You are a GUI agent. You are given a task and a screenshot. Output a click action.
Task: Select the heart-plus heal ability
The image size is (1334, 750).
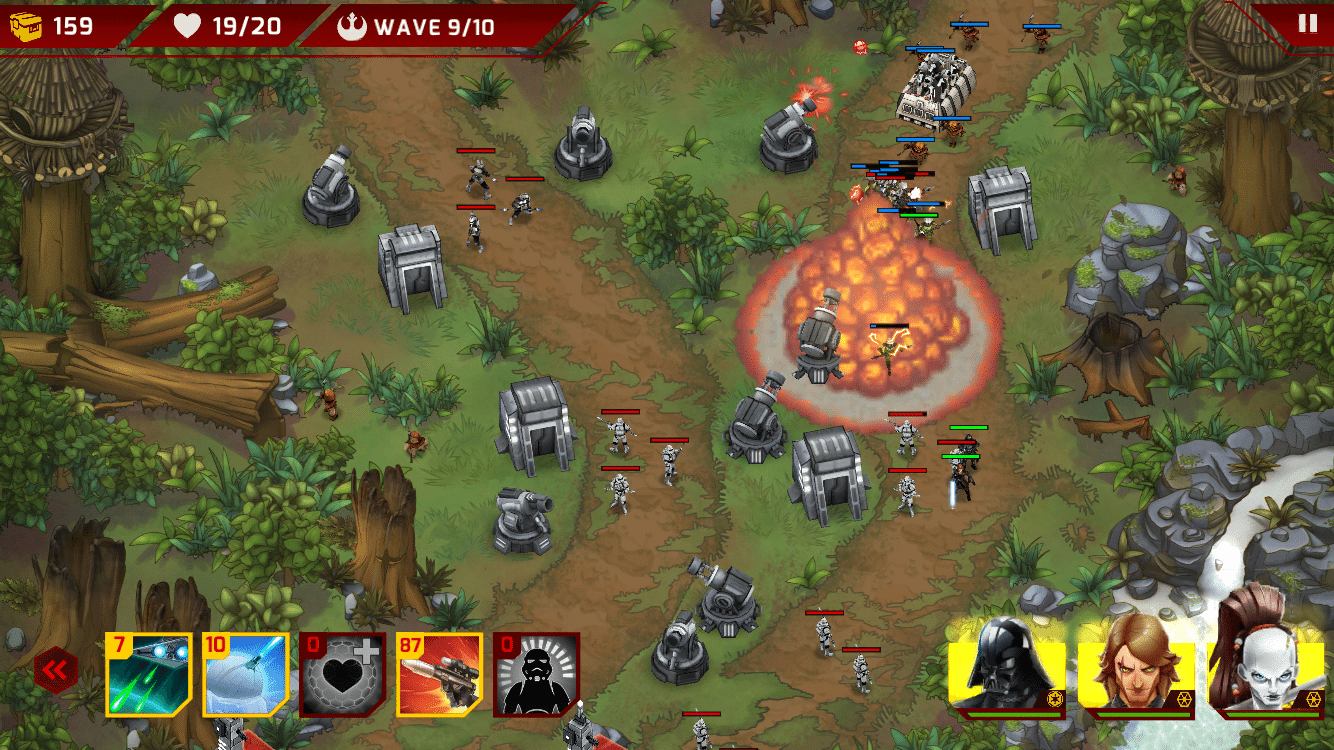click(342, 675)
